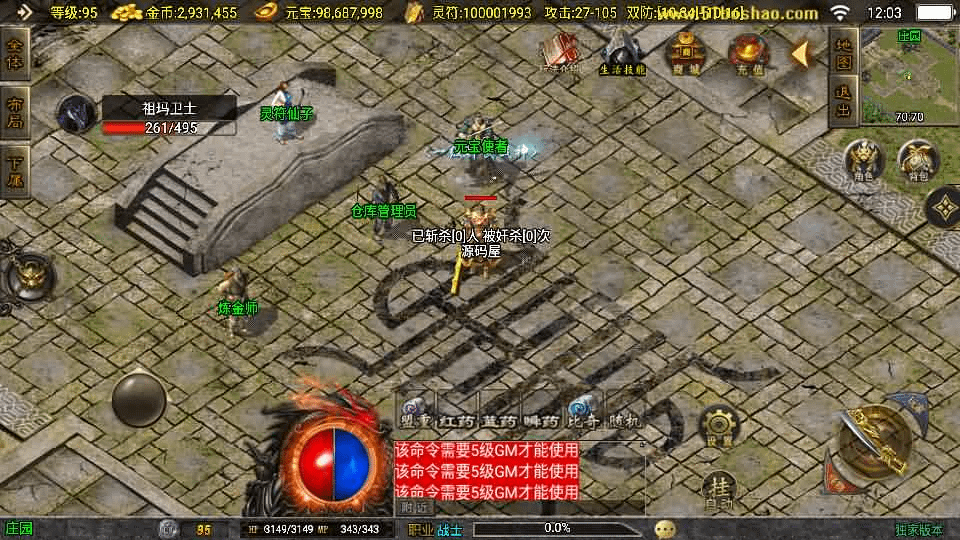The image size is (960, 540).
Task: Use the 比奇 town scroll slot
Action: coord(582,411)
